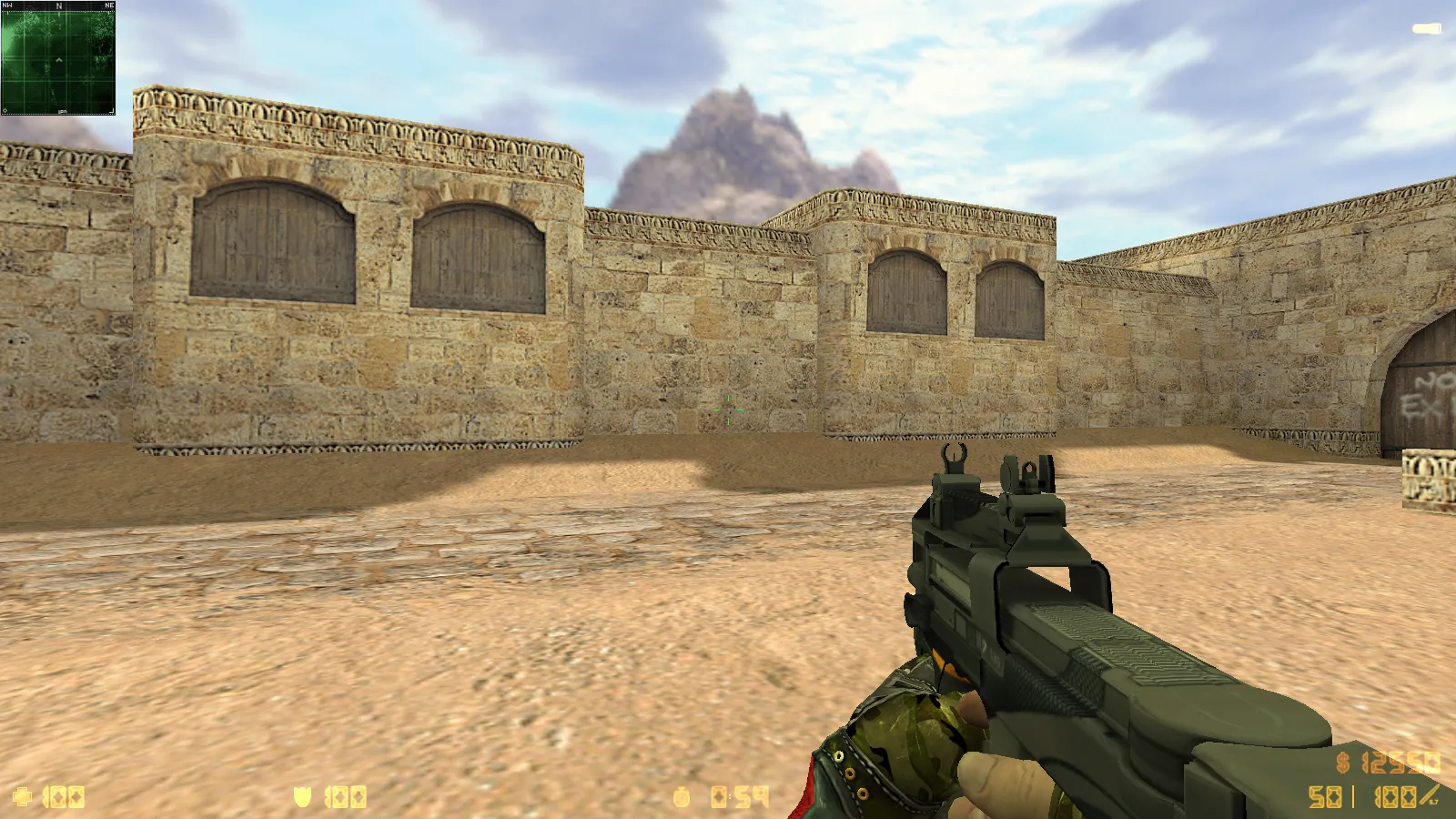Click the flashlight indicator icon
This screenshot has width=1456, height=819.
[1426, 29]
